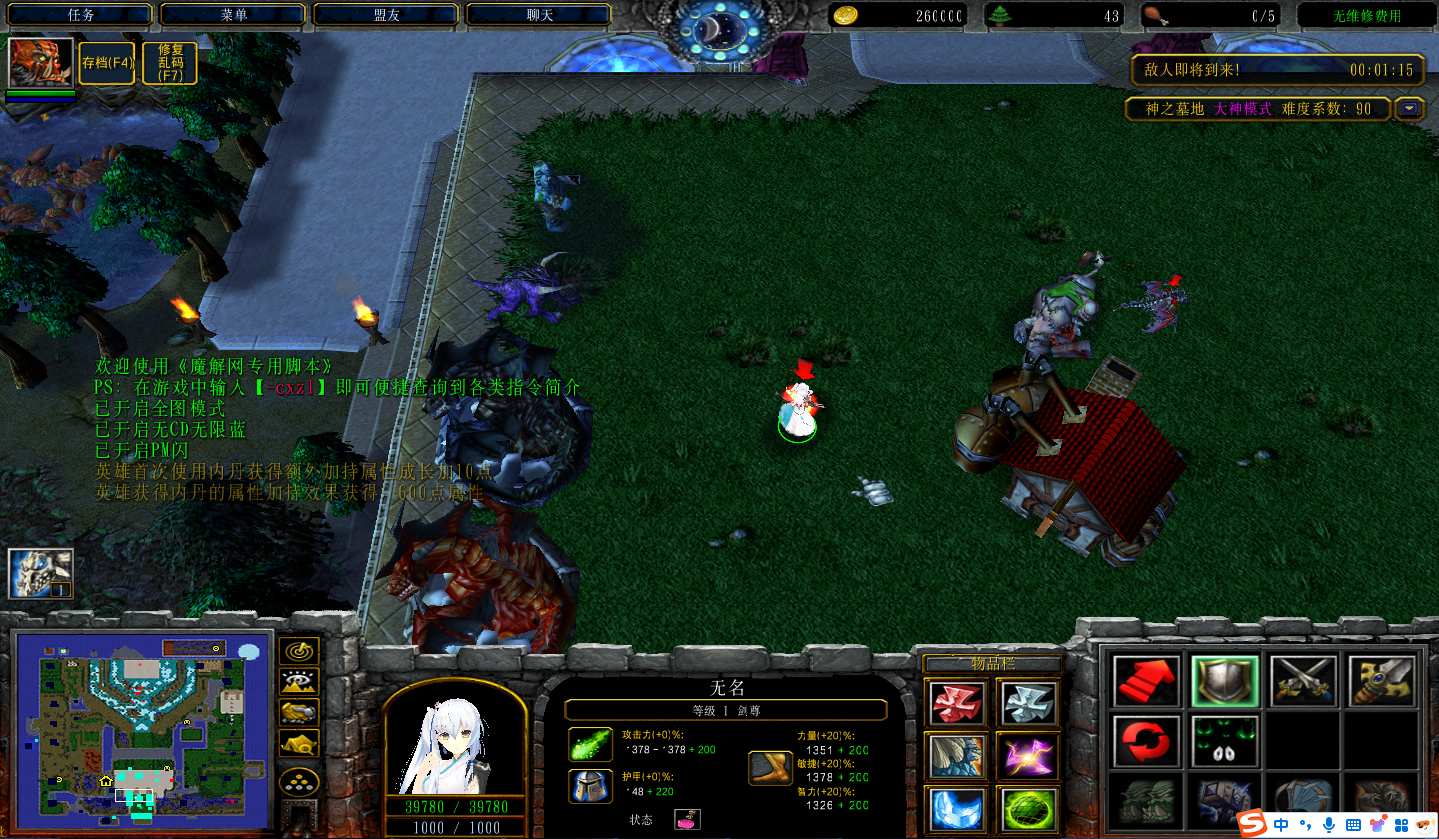Select the hero icon in top-left corner
The height and width of the screenshot is (839, 1439).
tap(40, 63)
